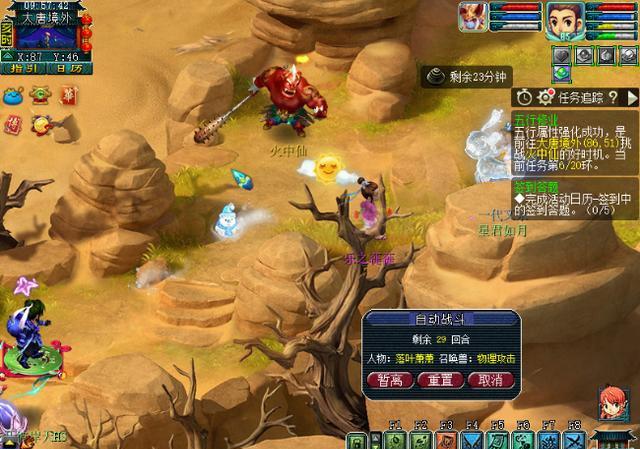Viewport: 640px width, 449px height.
Task: Open the green jade ornament icon
Action: 41,95
